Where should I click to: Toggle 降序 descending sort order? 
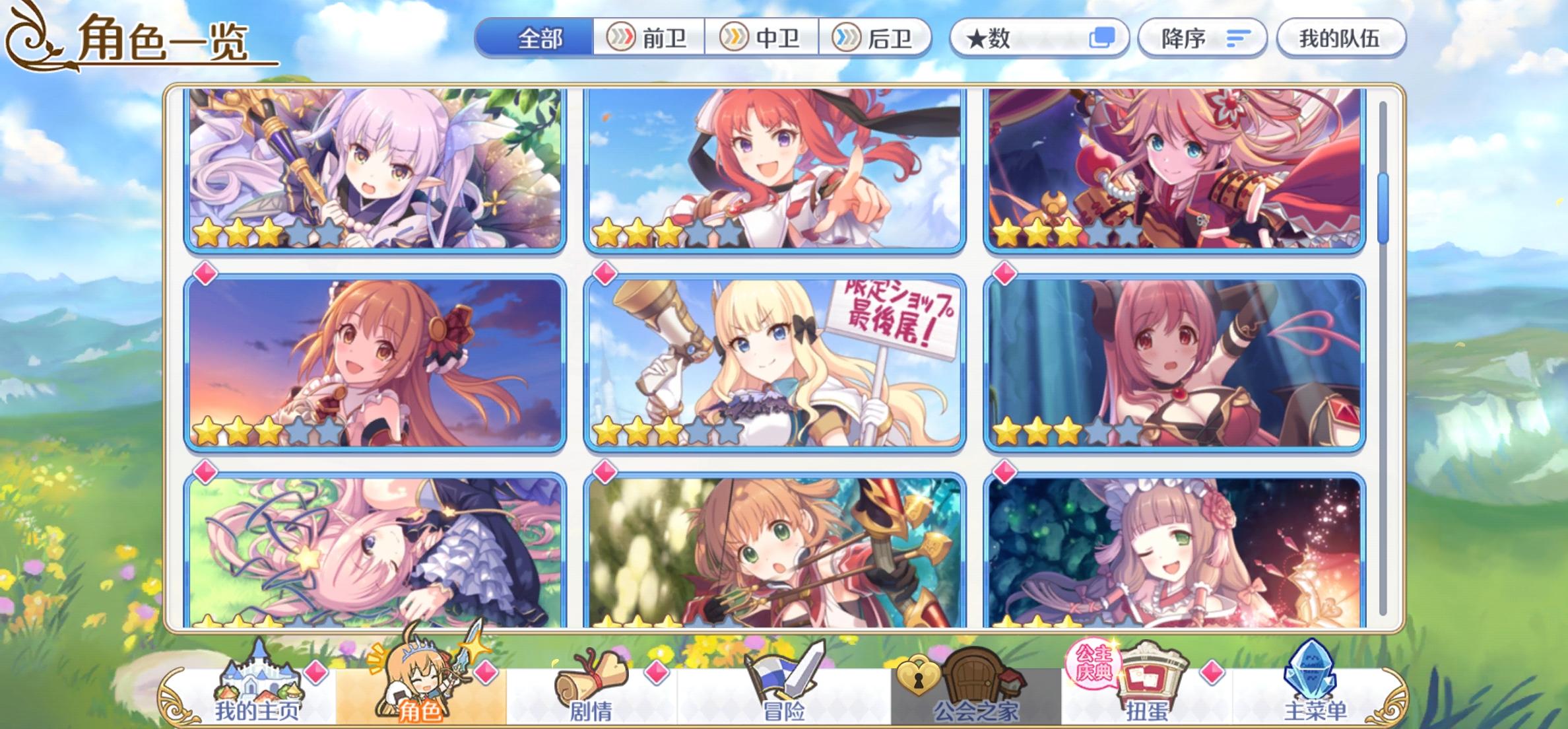[1201, 38]
